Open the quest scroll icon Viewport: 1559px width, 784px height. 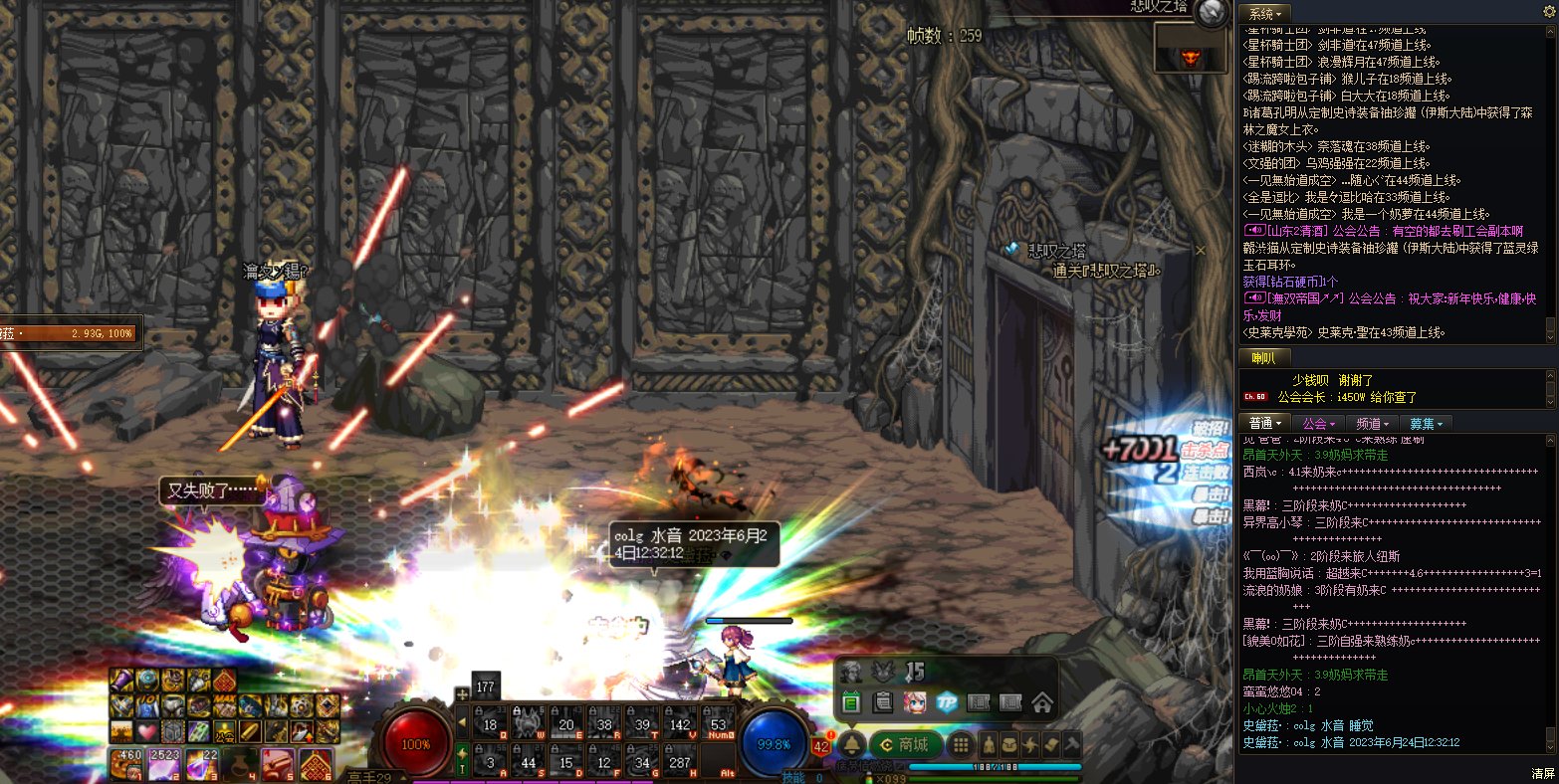[1051, 744]
